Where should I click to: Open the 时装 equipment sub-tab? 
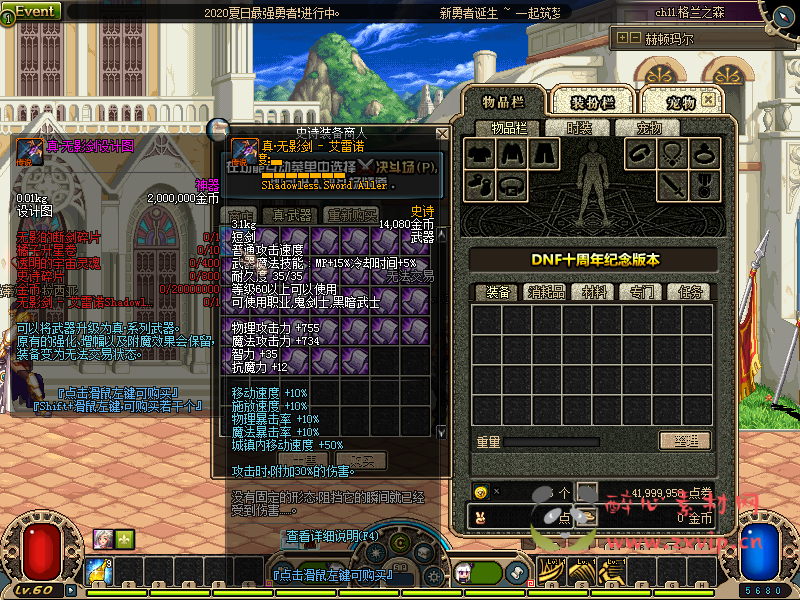pyautogui.click(x=579, y=128)
